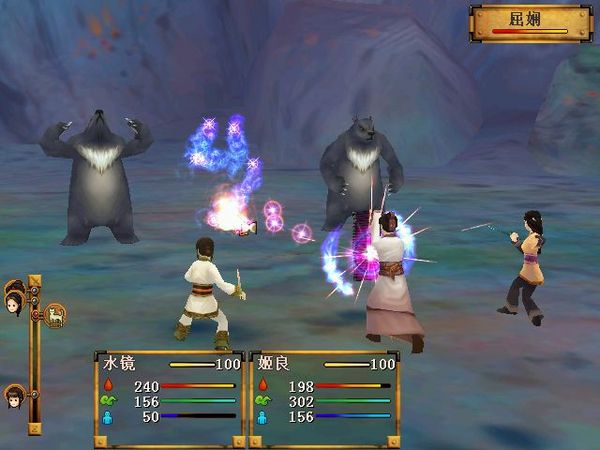Select the 水镜 character status panel
The image size is (600, 450).
click(169, 397)
